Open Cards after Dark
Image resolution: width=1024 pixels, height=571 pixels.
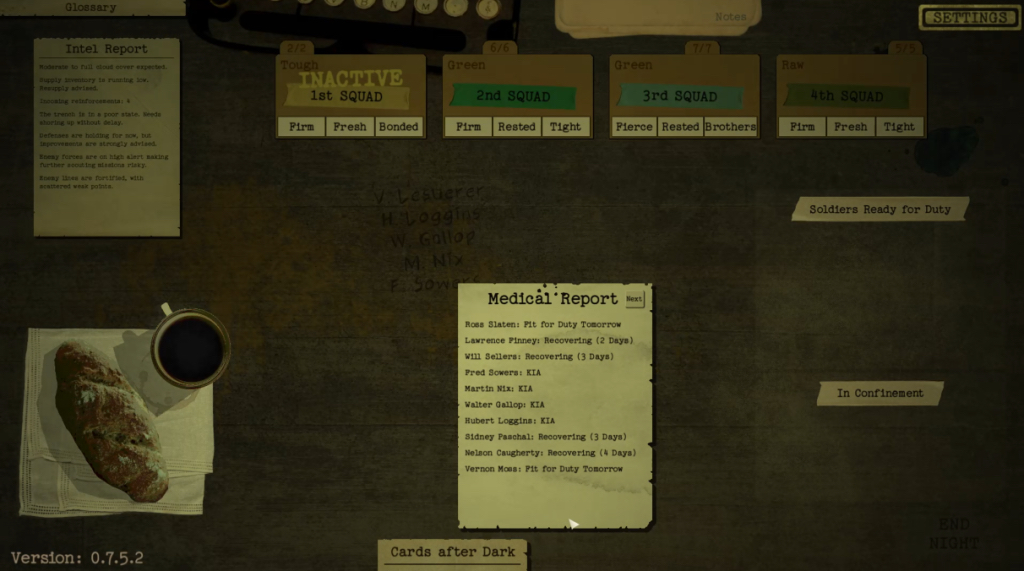click(453, 552)
